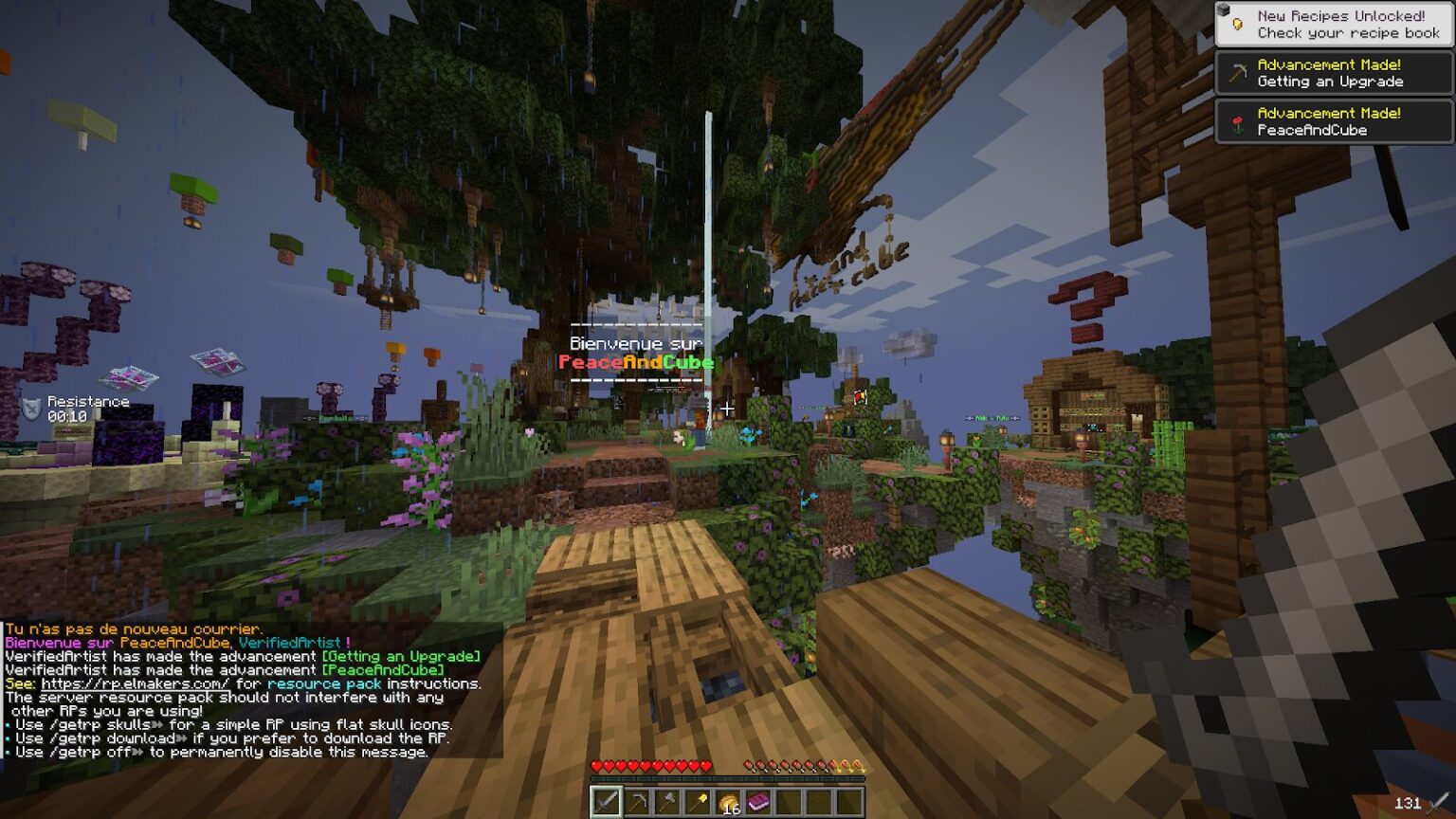Click the [PeaceAndCube] advancement chat entry
Image resolution: width=1456 pixels, height=819 pixels.
[x=384, y=668]
